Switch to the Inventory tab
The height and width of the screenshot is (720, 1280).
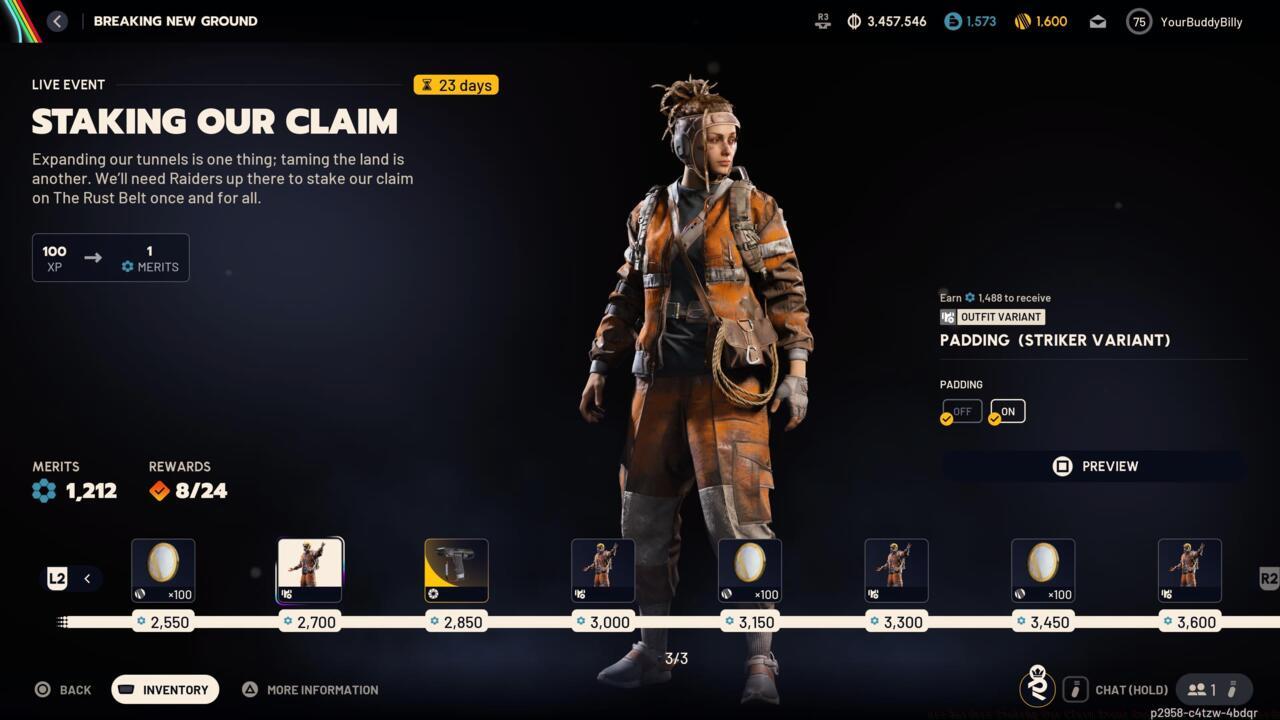[164, 689]
